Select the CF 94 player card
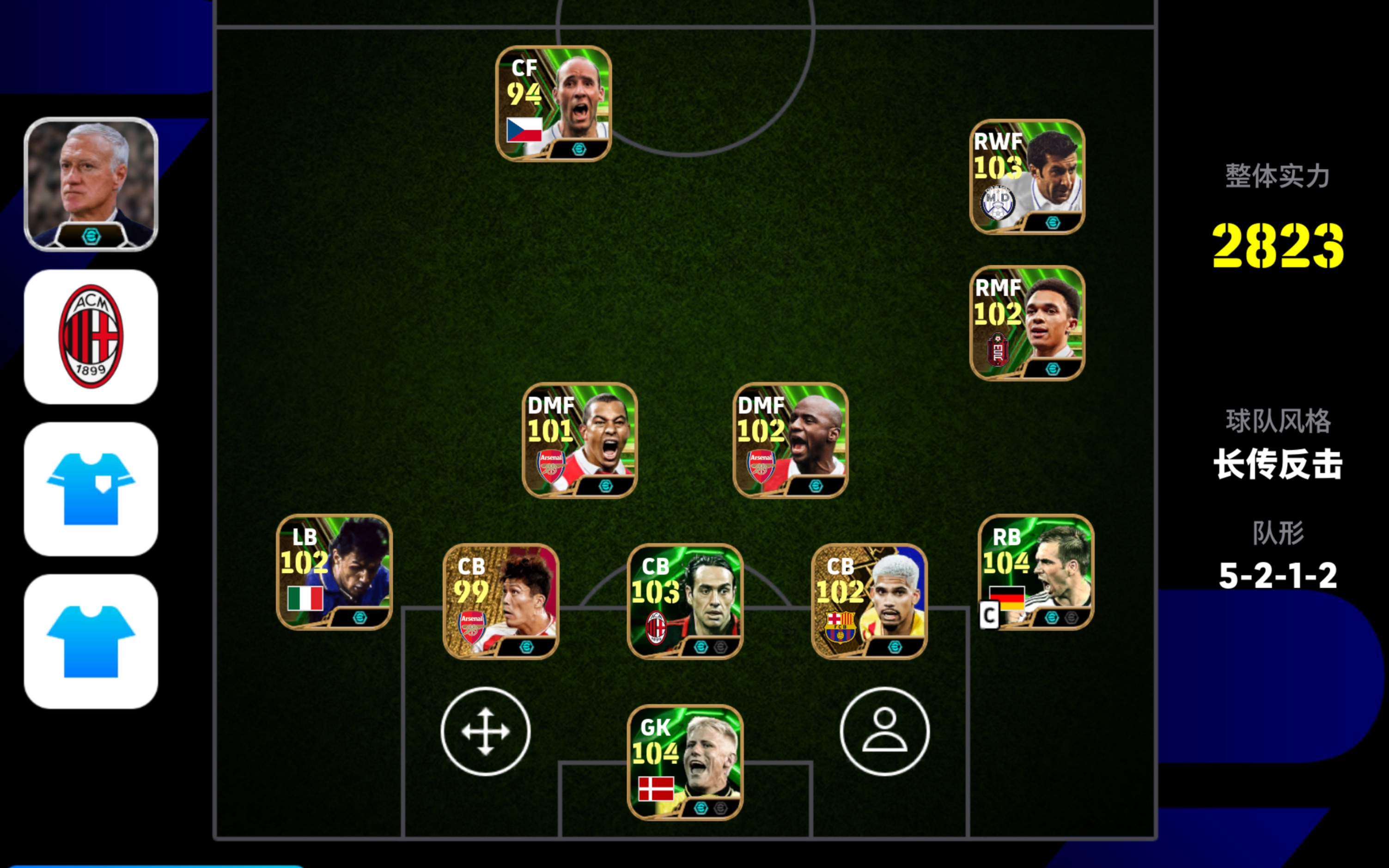Image resolution: width=1389 pixels, height=868 pixels. 553,104
